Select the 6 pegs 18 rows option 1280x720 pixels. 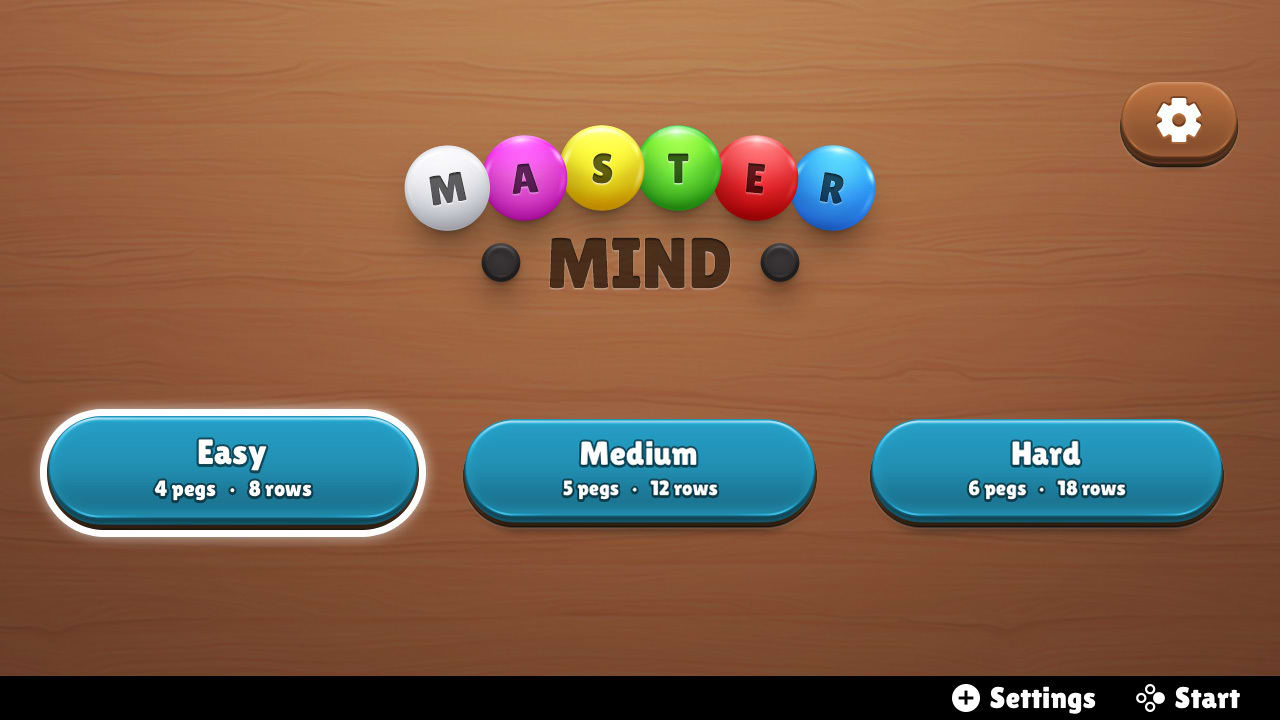click(1046, 489)
